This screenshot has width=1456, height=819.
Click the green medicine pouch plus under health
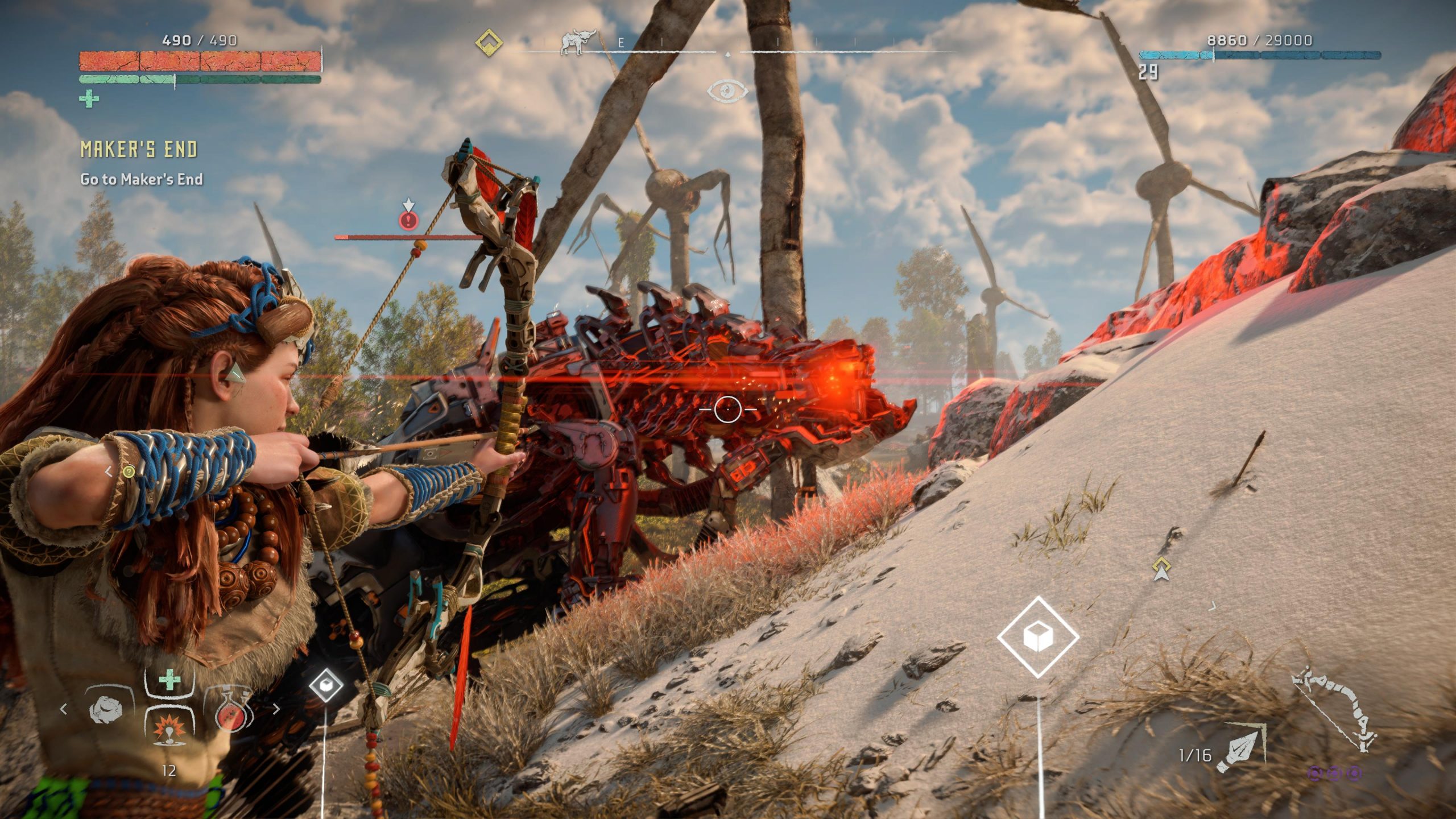pos(89,100)
